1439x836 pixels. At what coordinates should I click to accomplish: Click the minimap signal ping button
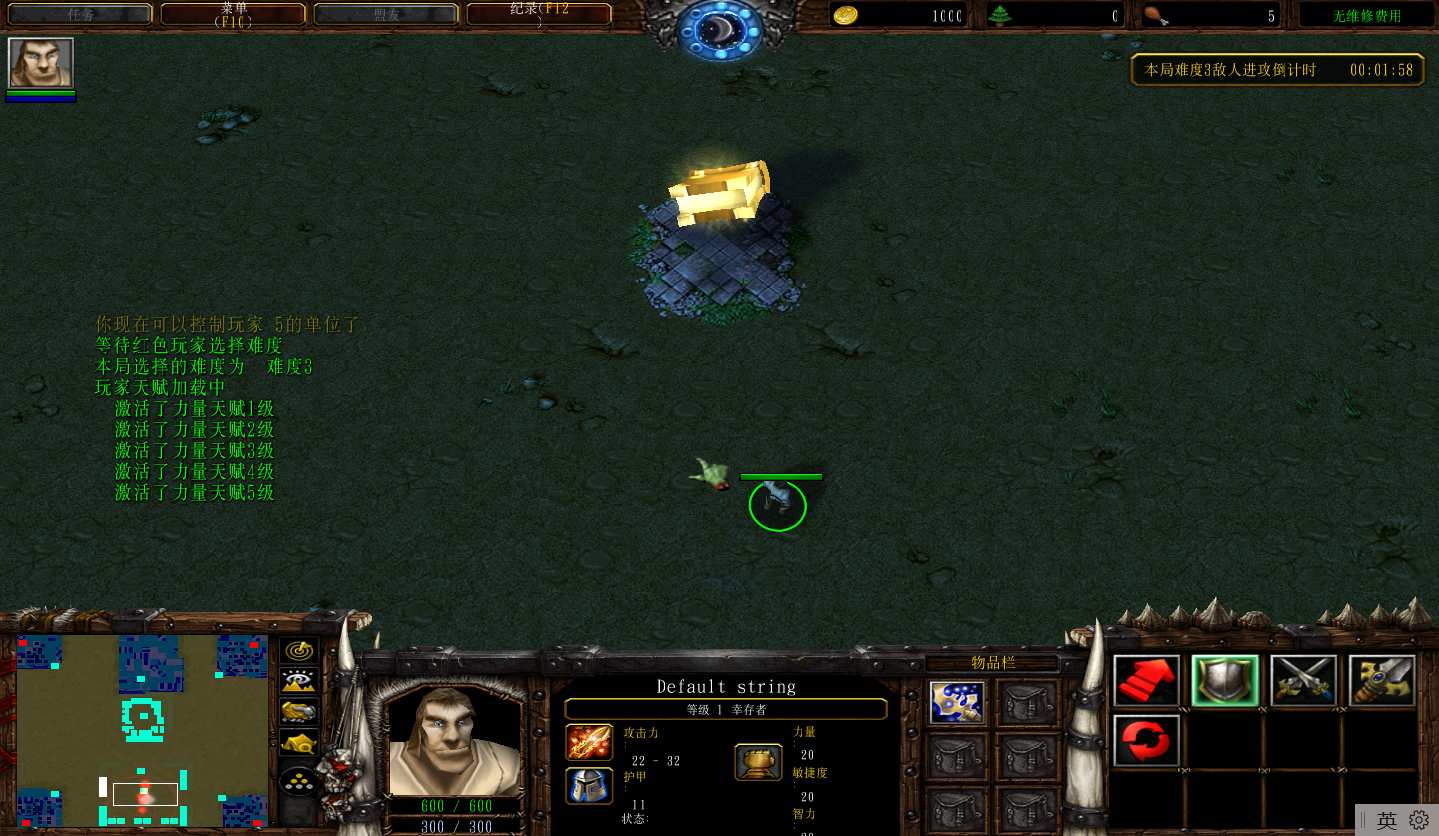(299, 651)
